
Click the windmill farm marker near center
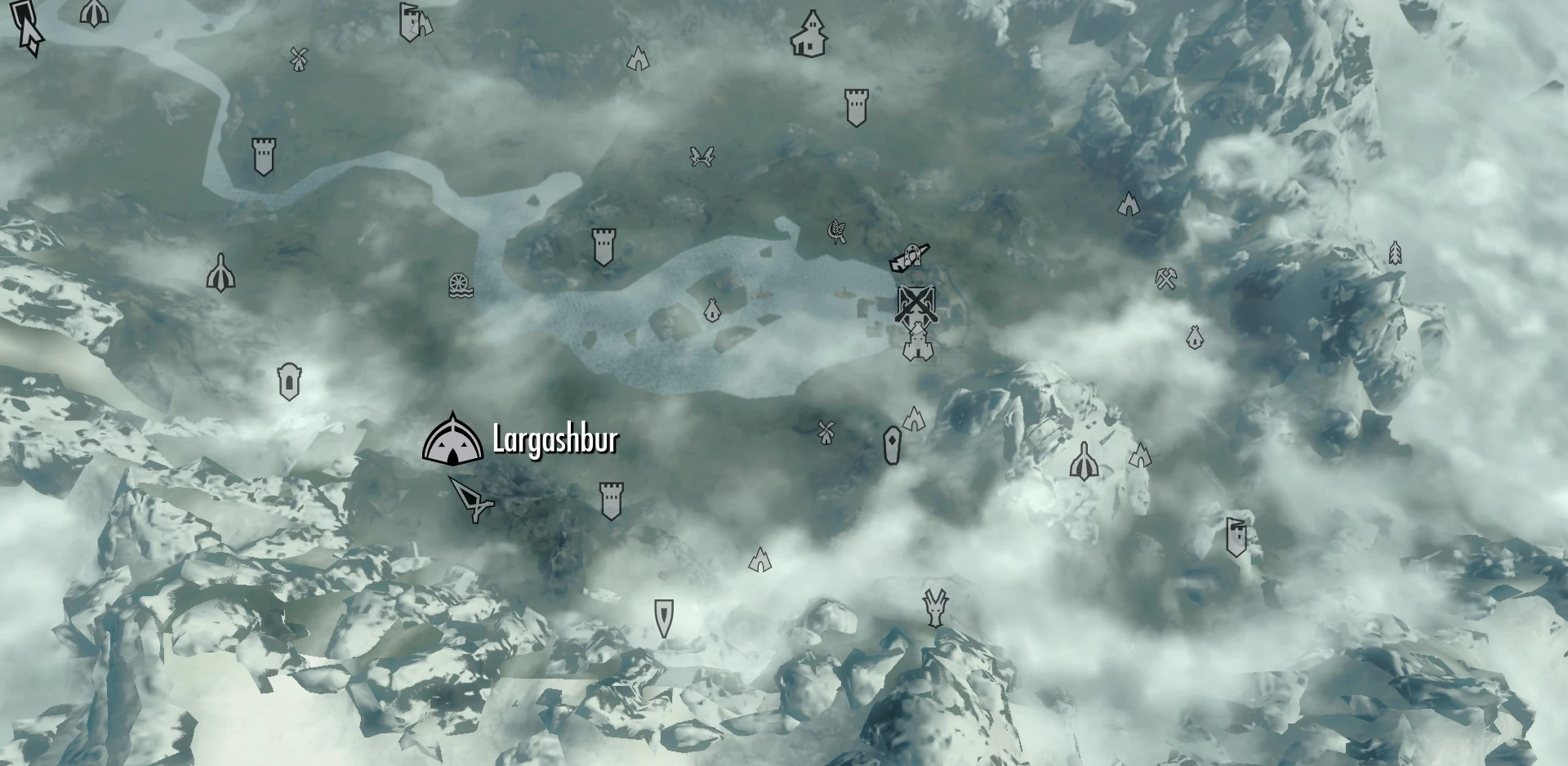pos(826,431)
